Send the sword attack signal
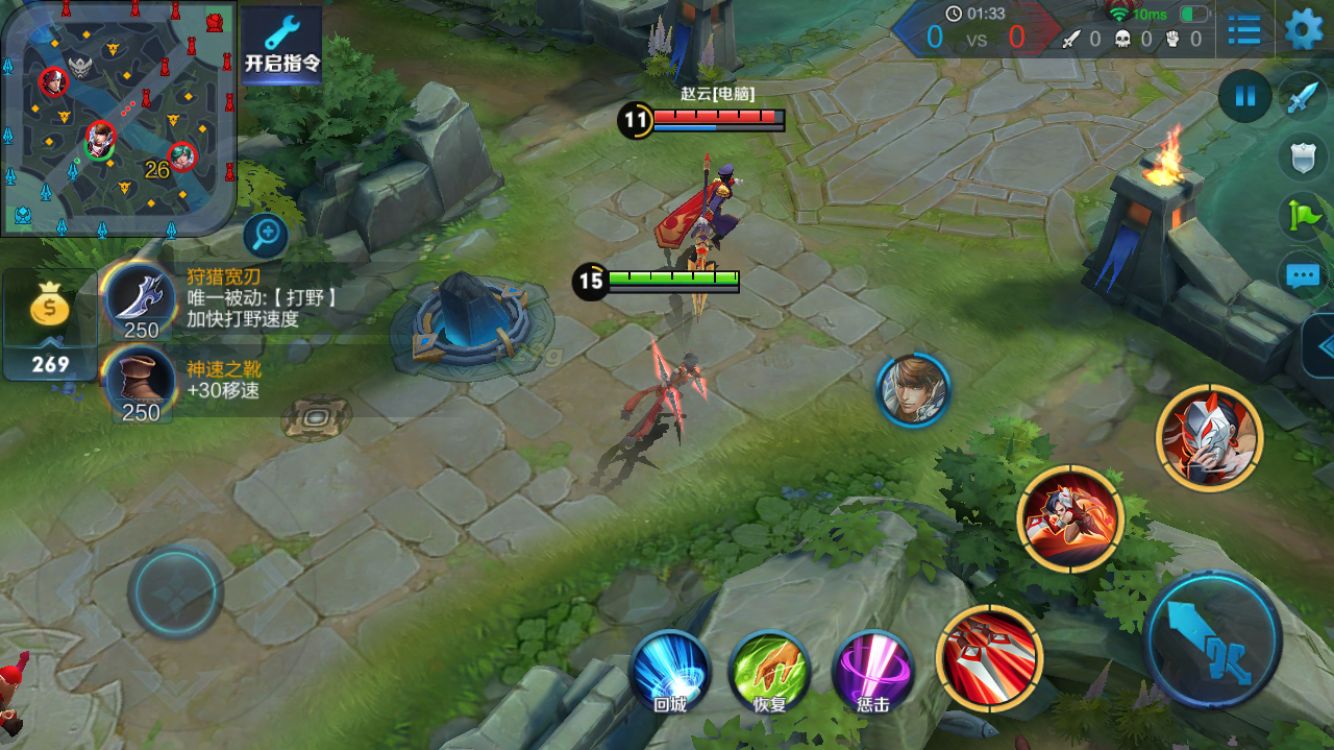This screenshot has height=750, width=1334. tap(1305, 97)
